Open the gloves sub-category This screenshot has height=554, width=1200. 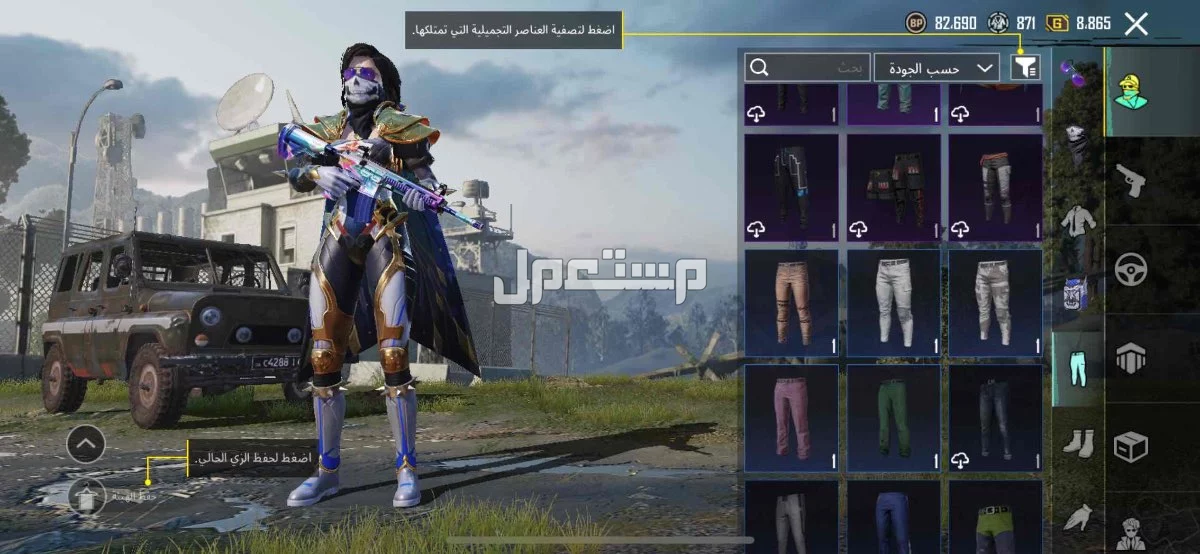tap(1077, 516)
